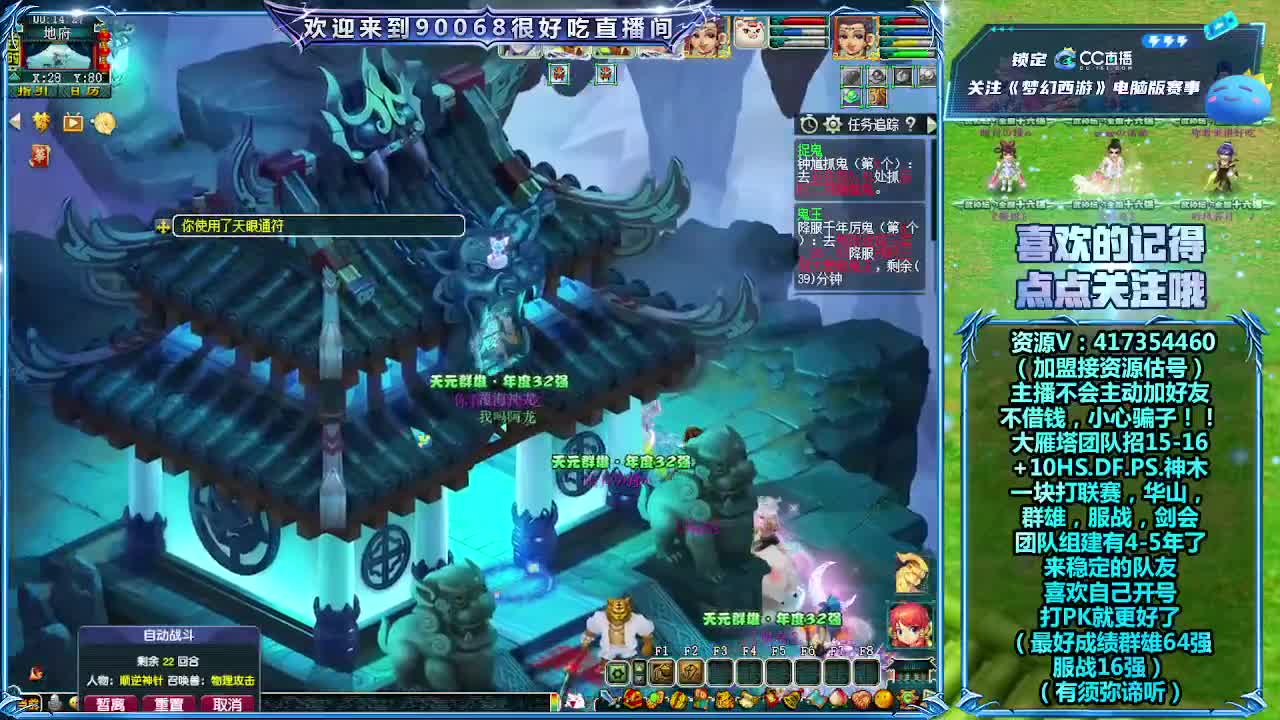This screenshot has width=1280, height=720.
Task: Click the F2 skill slot icon
Action: 690,672
